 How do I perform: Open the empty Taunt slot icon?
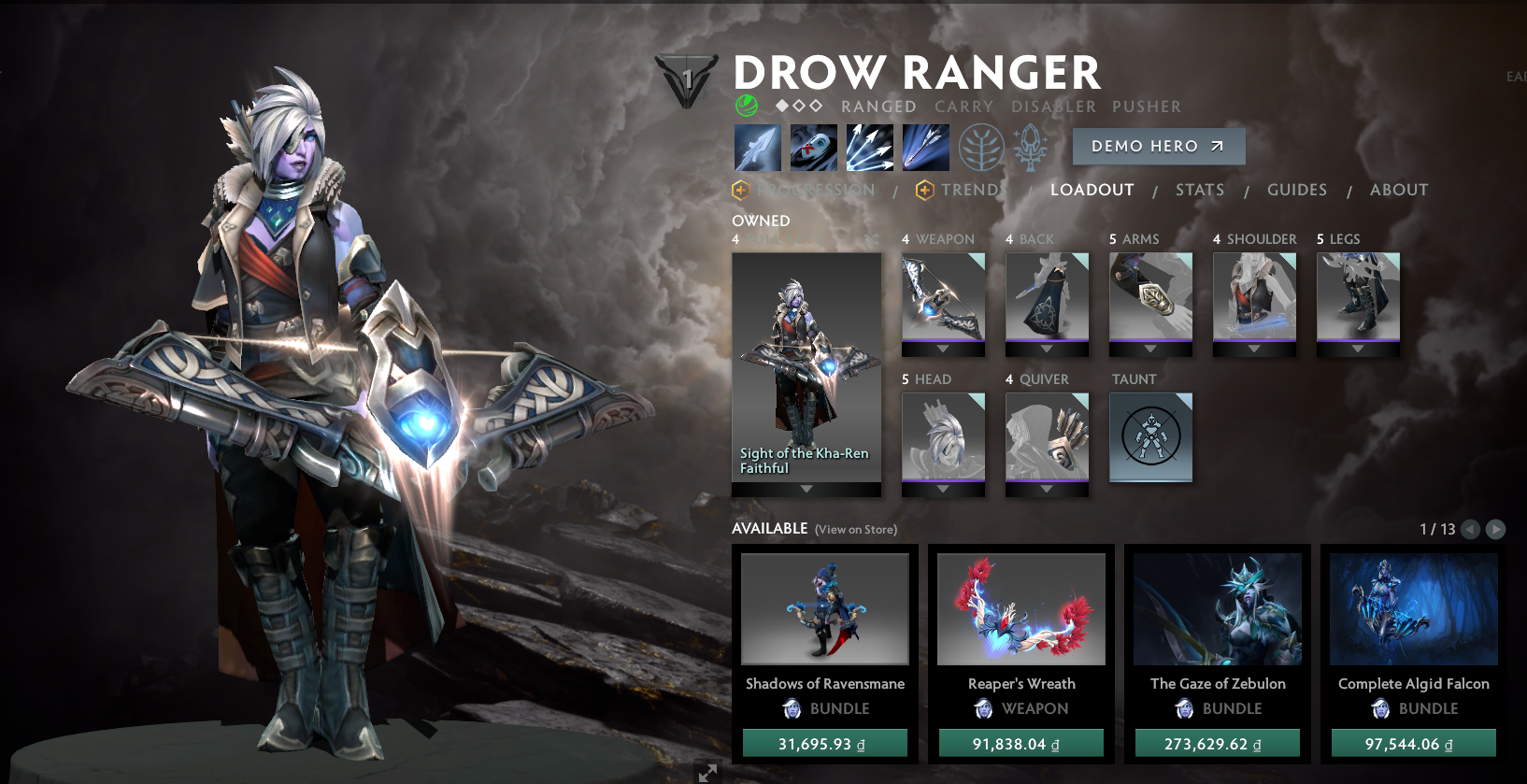click(x=1150, y=437)
